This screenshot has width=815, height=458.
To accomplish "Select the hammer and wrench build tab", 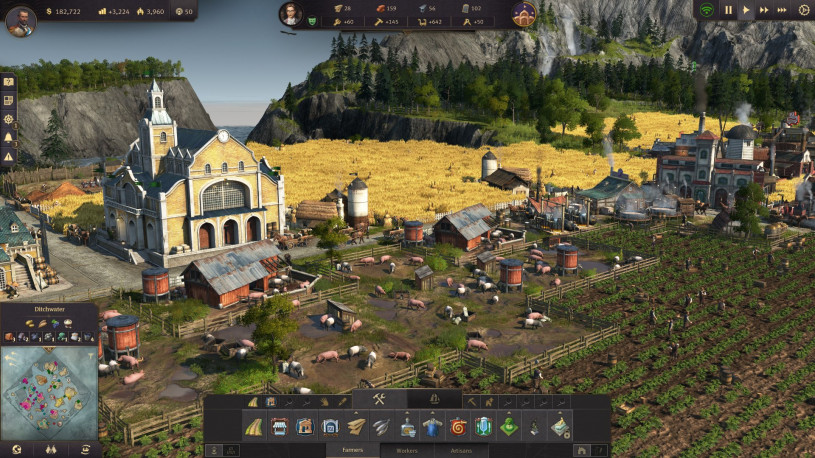I will coord(380,400).
